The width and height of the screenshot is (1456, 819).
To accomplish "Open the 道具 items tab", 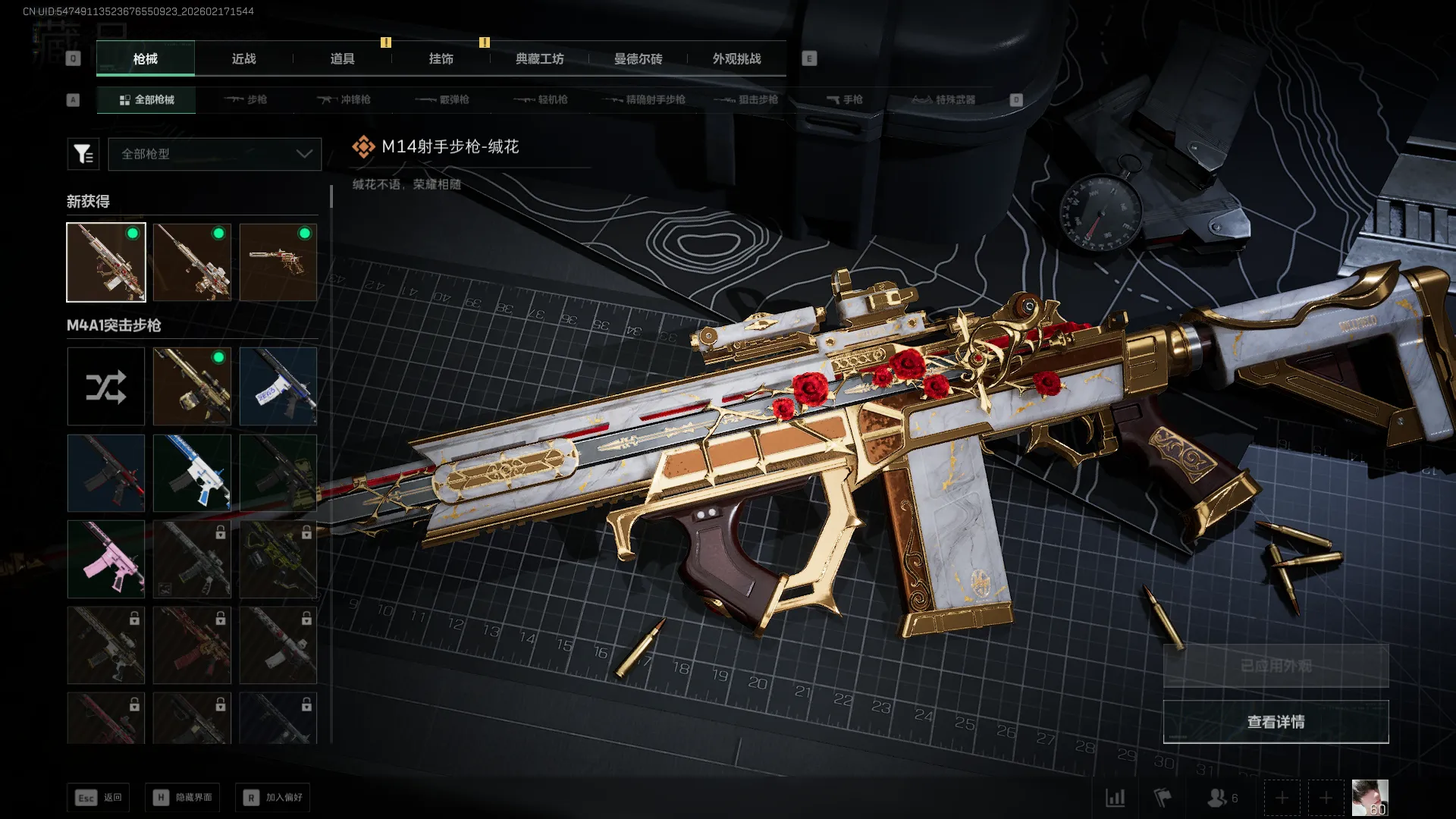I will tap(342, 58).
